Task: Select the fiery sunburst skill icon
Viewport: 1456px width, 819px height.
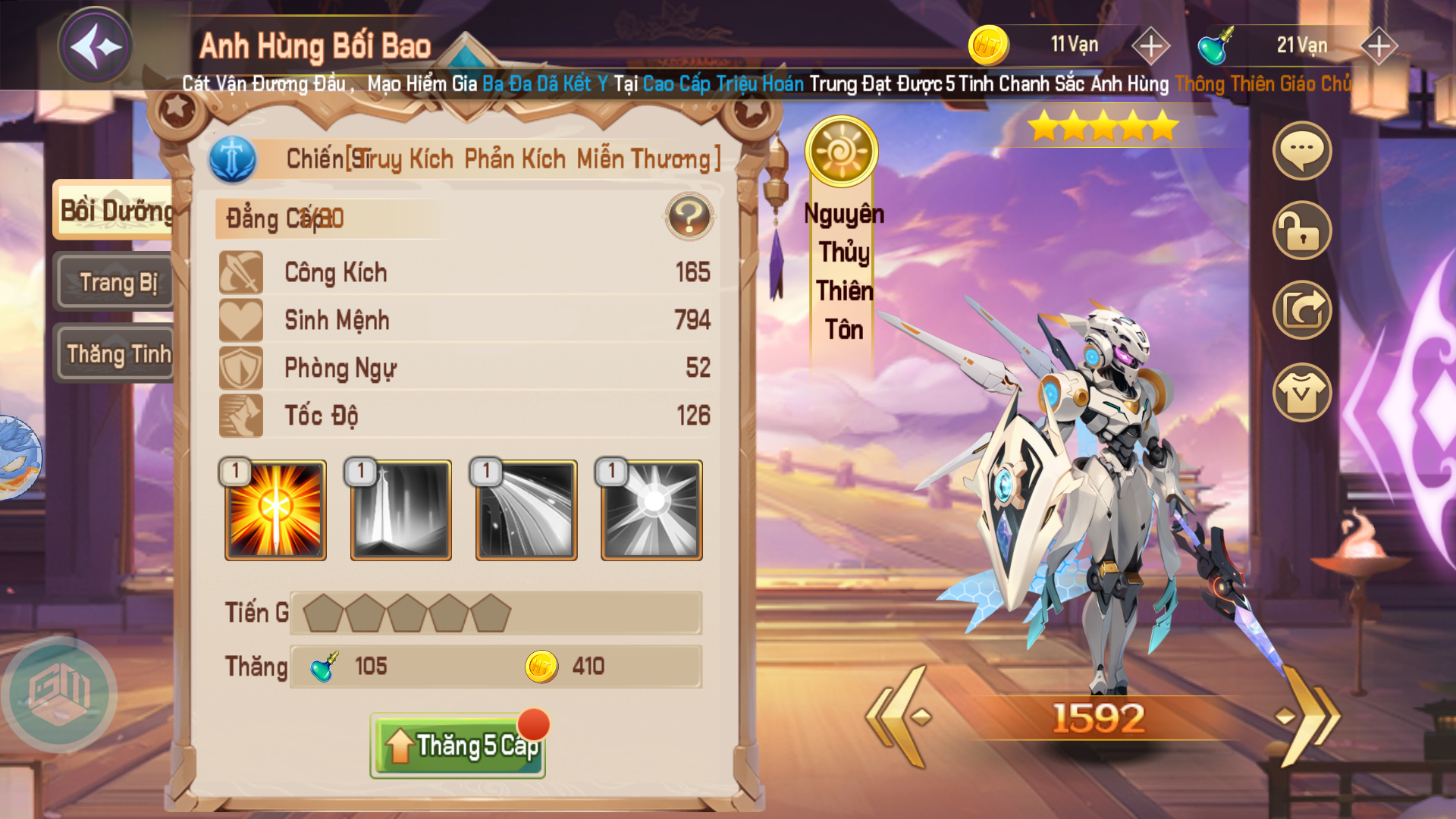Action: (275, 510)
